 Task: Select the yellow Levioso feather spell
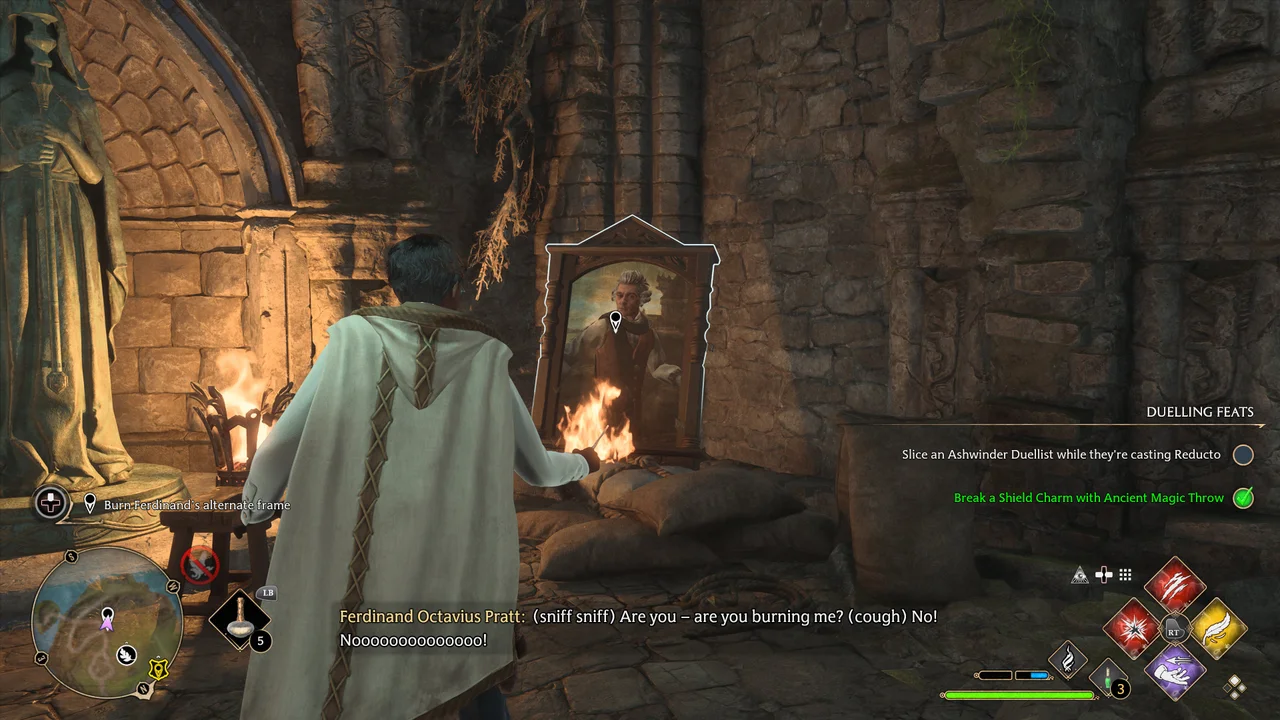1218,628
